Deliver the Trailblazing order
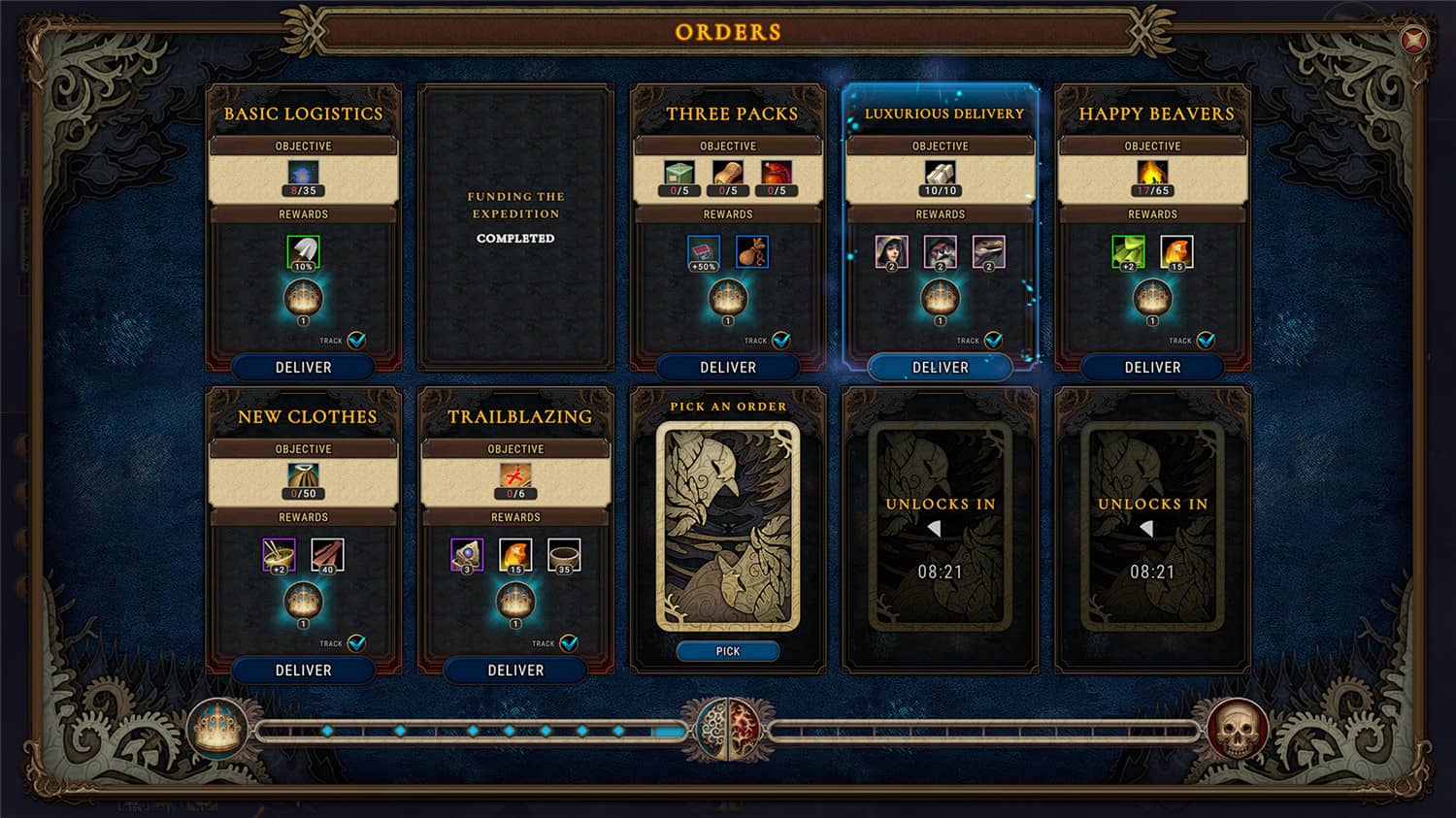1456x818 pixels. 515,670
